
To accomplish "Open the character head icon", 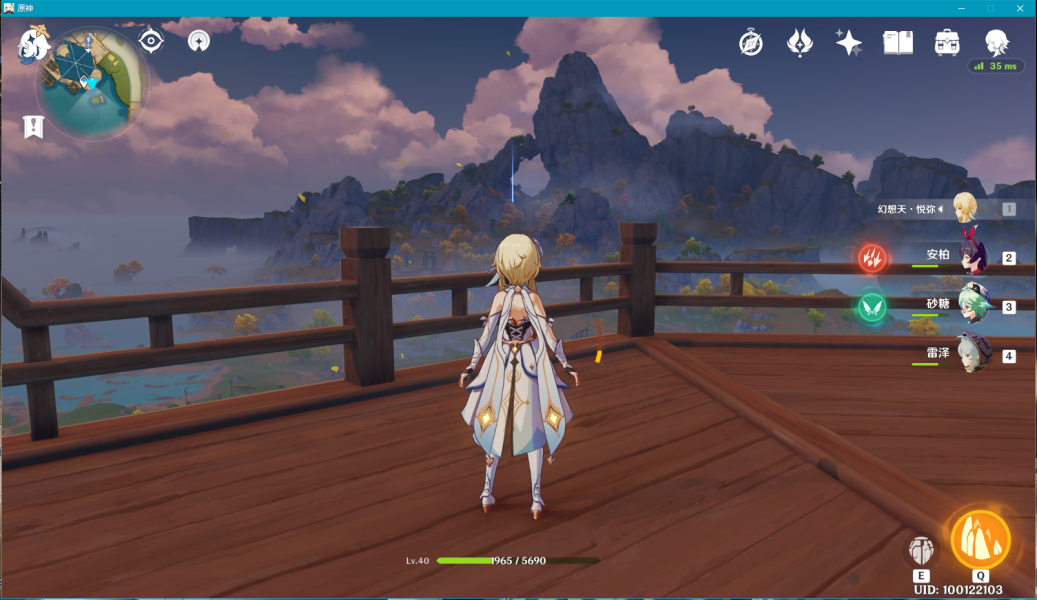I will [x=996, y=42].
